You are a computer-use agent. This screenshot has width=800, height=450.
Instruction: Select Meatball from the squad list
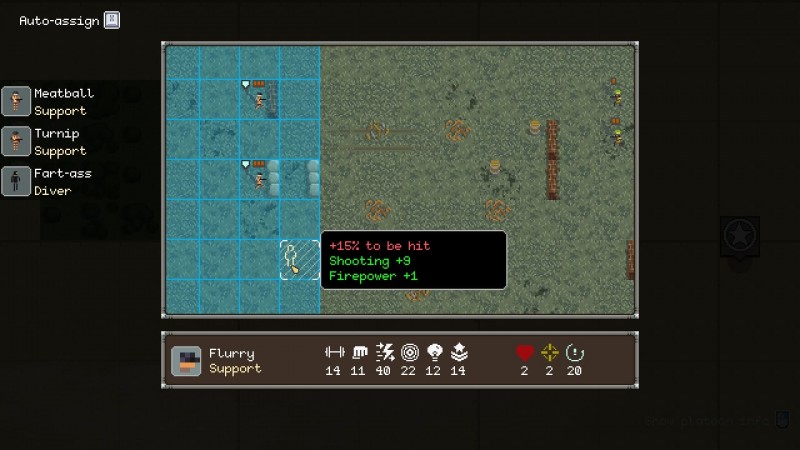tap(45, 101)
